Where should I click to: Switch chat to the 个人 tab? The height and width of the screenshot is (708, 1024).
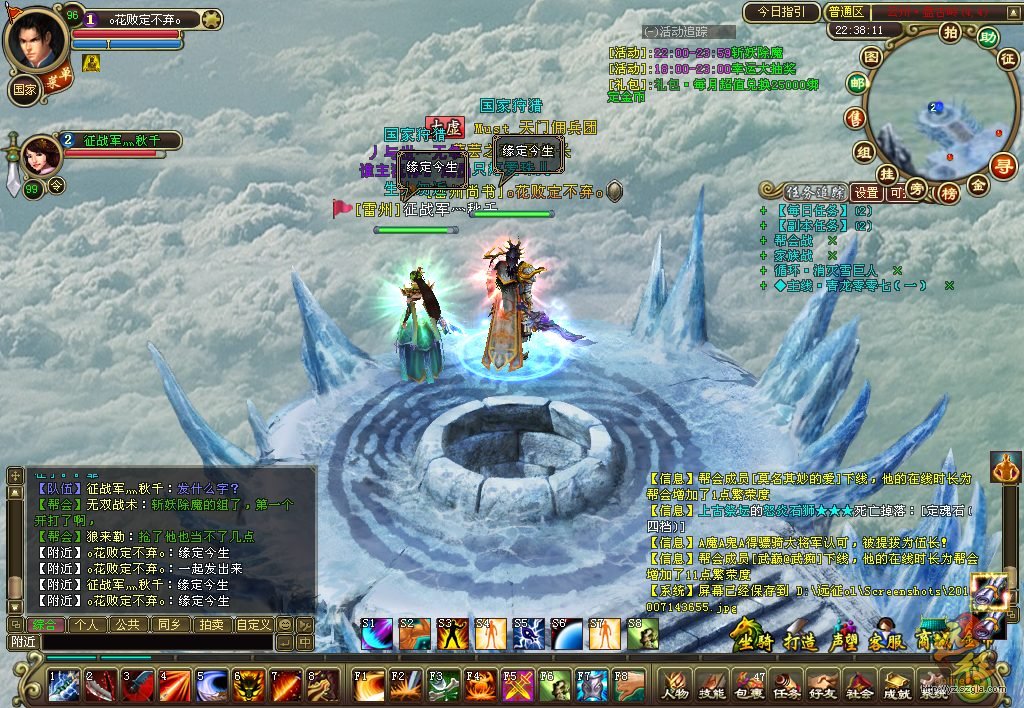coord(89,625)
